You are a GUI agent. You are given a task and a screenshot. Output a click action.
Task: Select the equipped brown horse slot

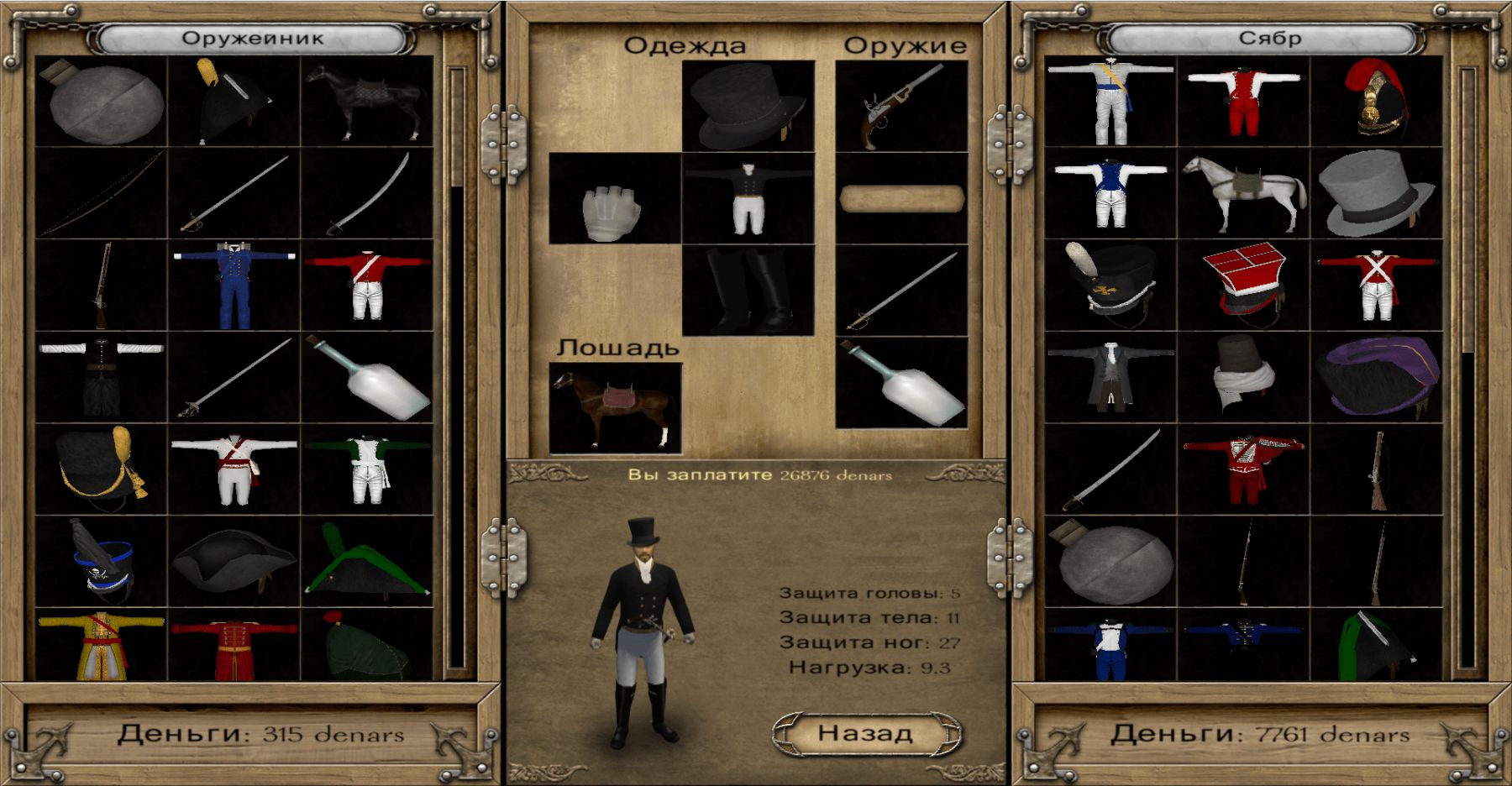pyautogui.click(x=614, y=408)
